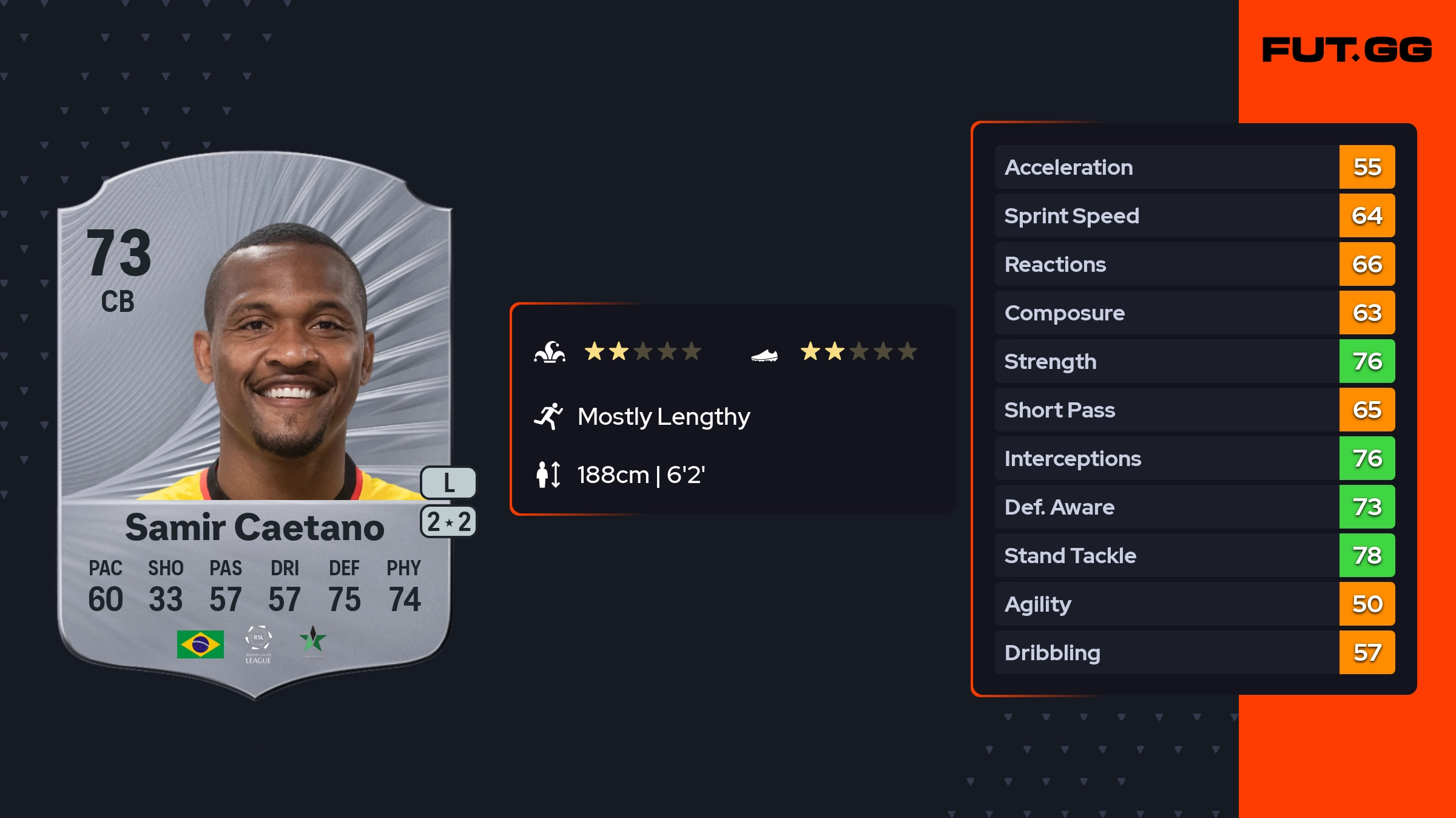Click the Roshn Saudi League badge
1456x818 pixels.
[258, 644]
